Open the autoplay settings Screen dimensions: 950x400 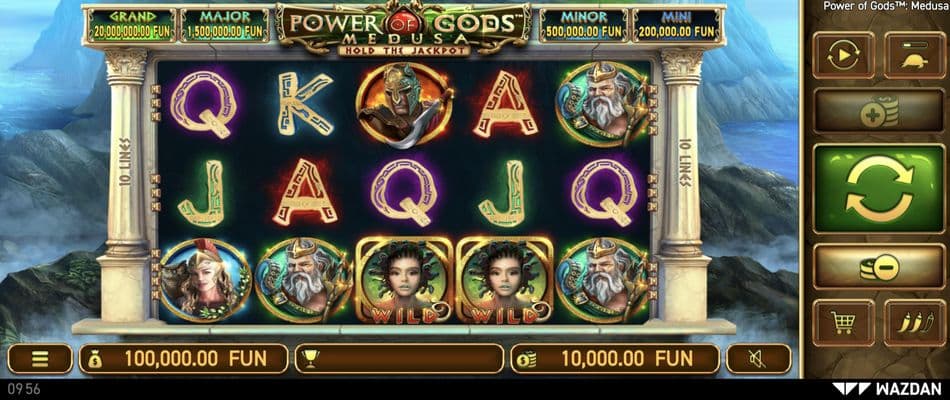coord(844,55)
